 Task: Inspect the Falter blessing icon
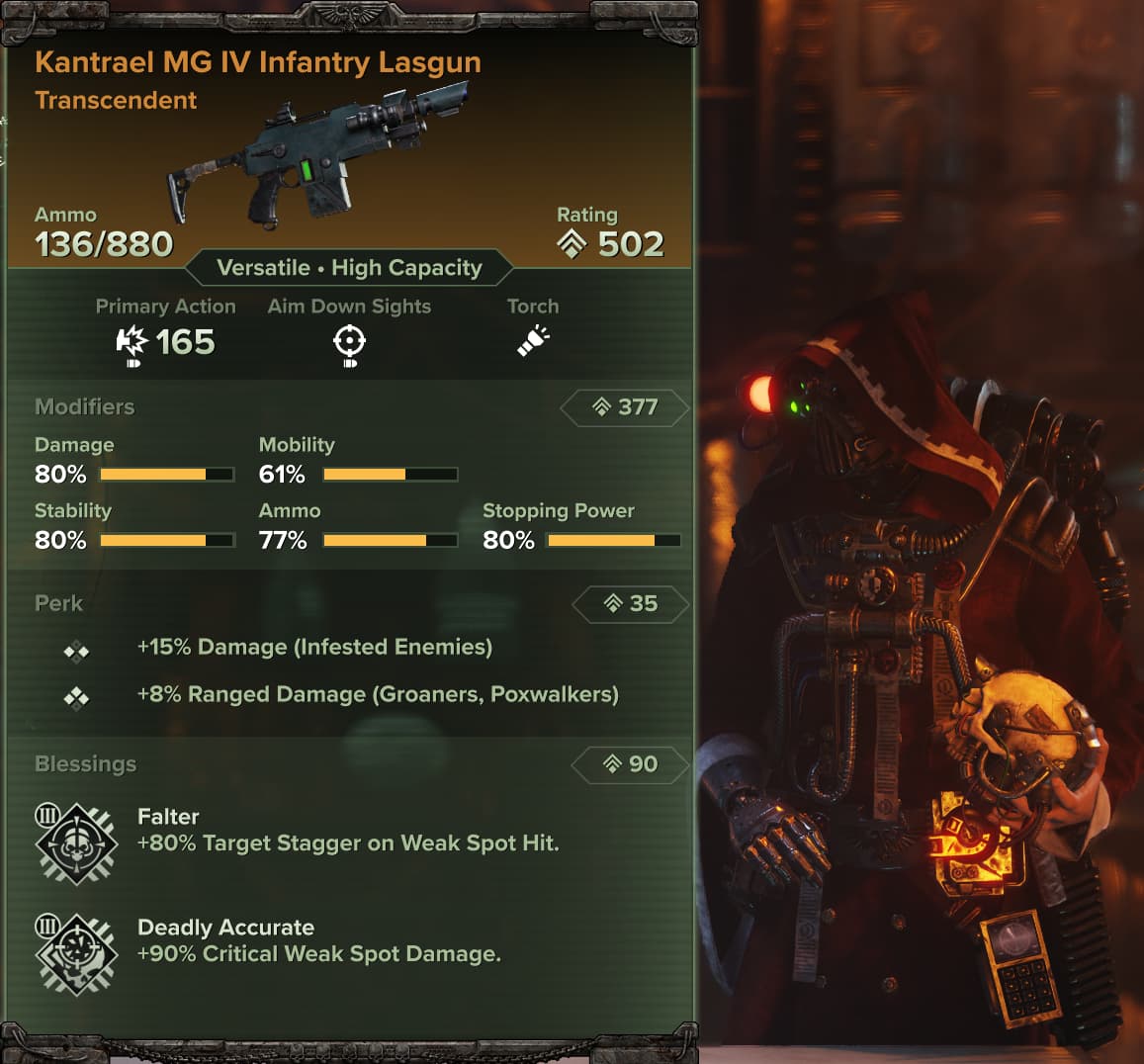point(75,842)
